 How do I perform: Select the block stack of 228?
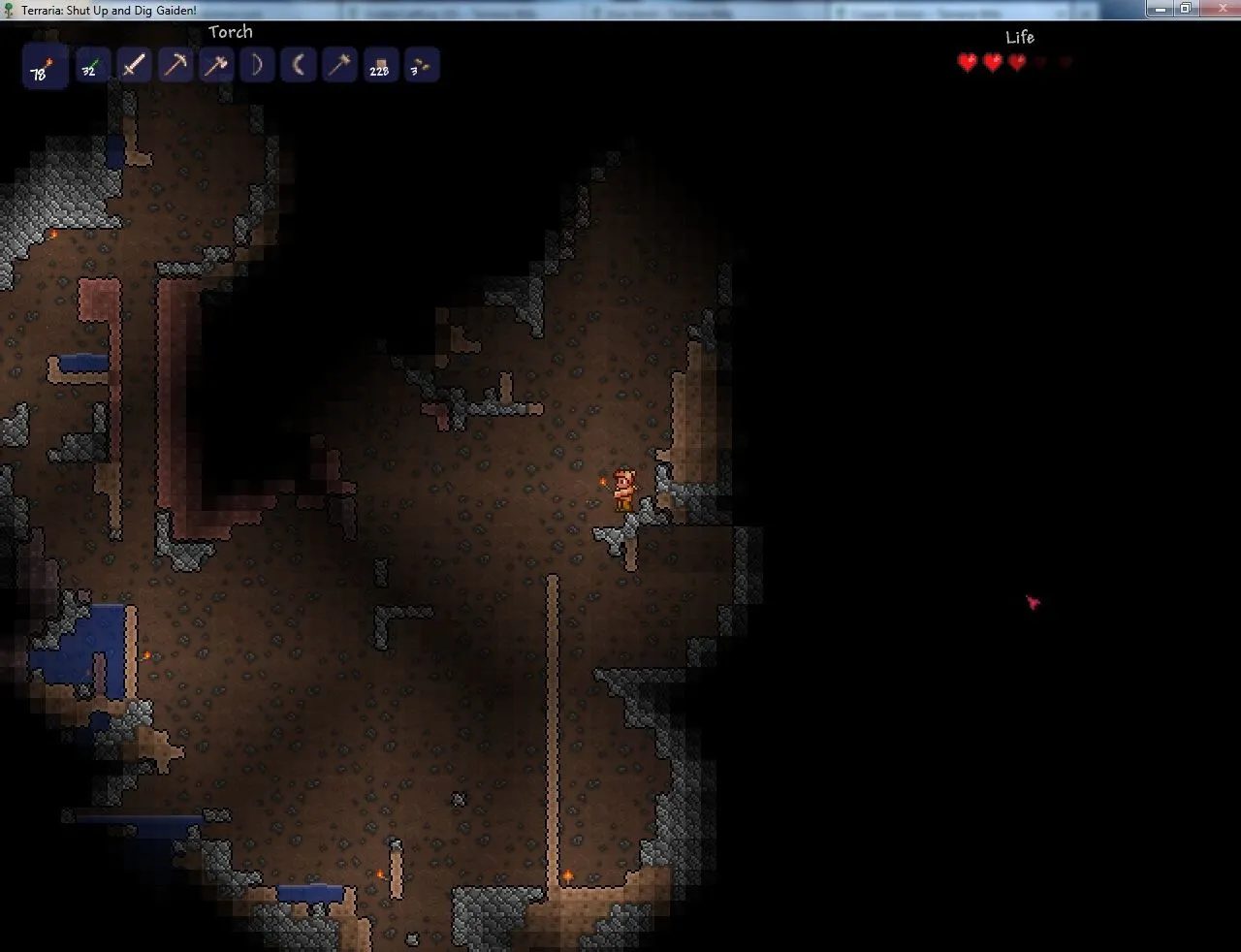(380, 66)
